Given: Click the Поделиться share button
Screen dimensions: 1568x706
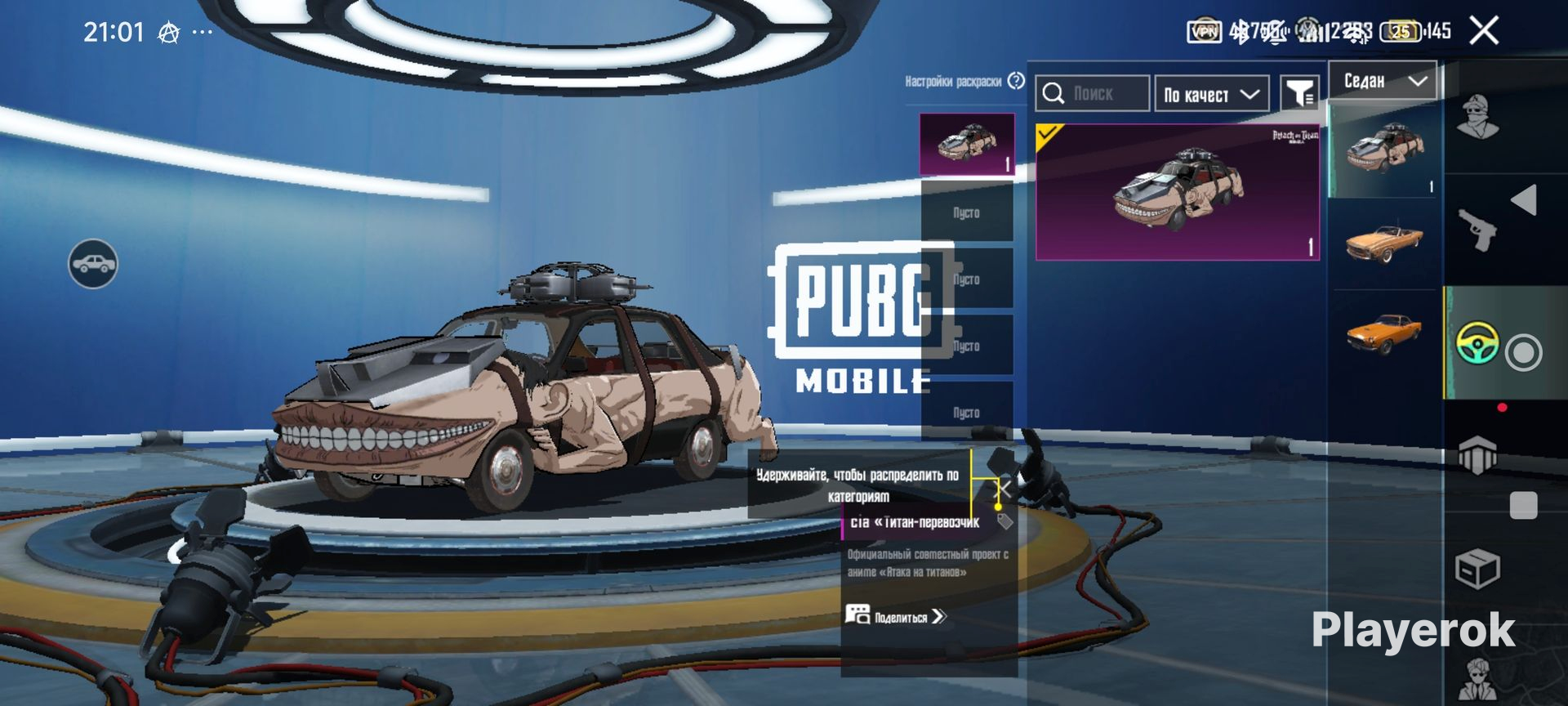Looking at the screenshot, I should [896, 616].
